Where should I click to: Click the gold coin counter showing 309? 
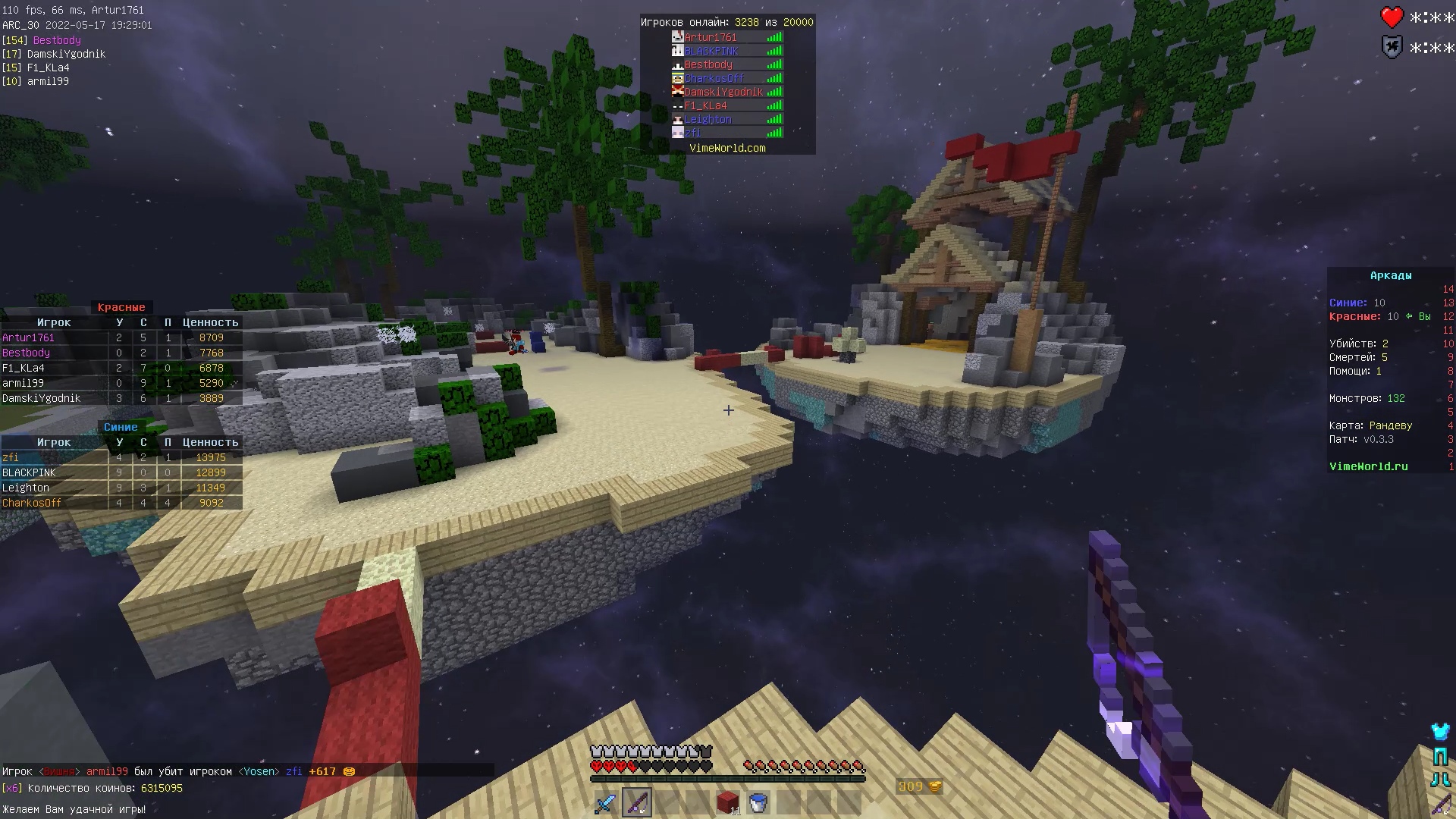coord(918,787)
